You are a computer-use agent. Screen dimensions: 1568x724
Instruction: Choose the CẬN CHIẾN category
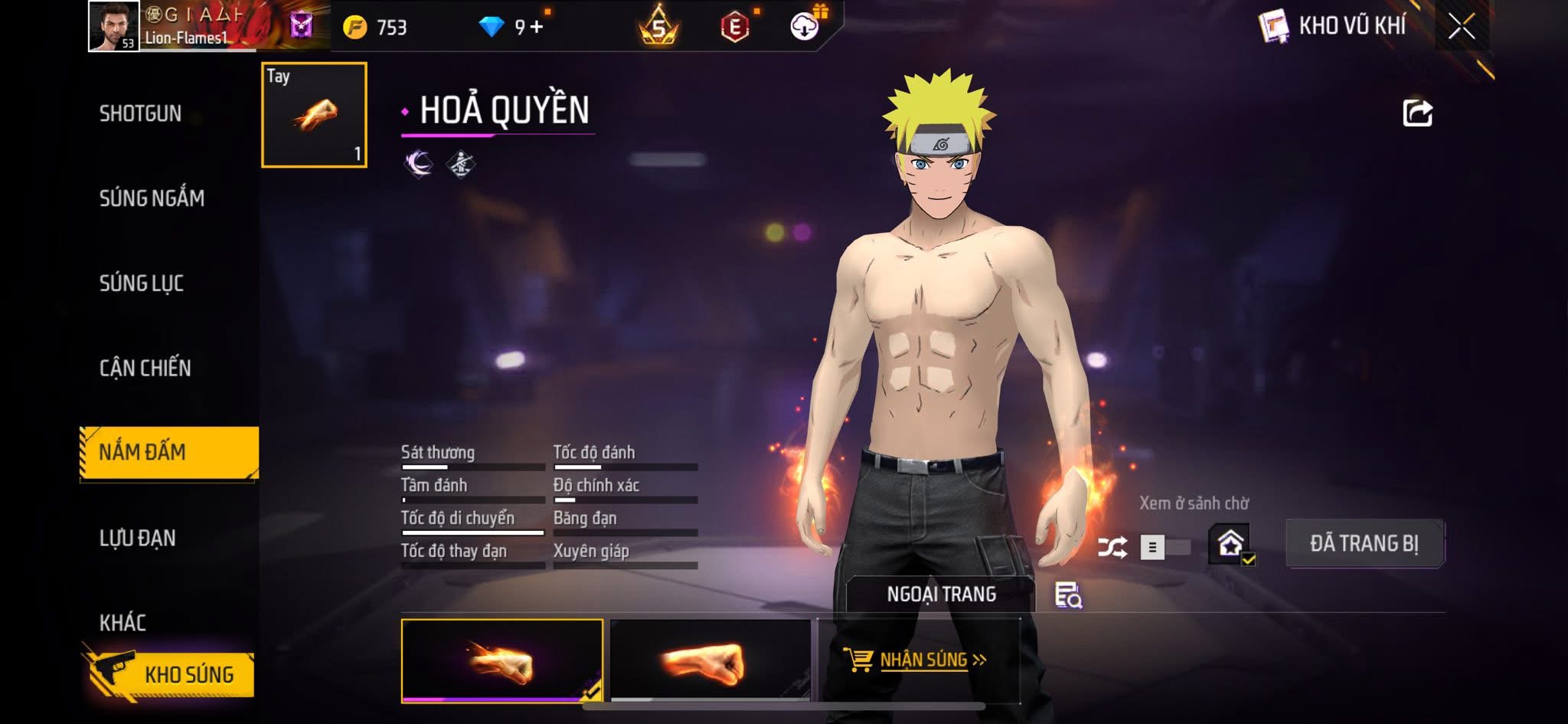tap(145, 369)
